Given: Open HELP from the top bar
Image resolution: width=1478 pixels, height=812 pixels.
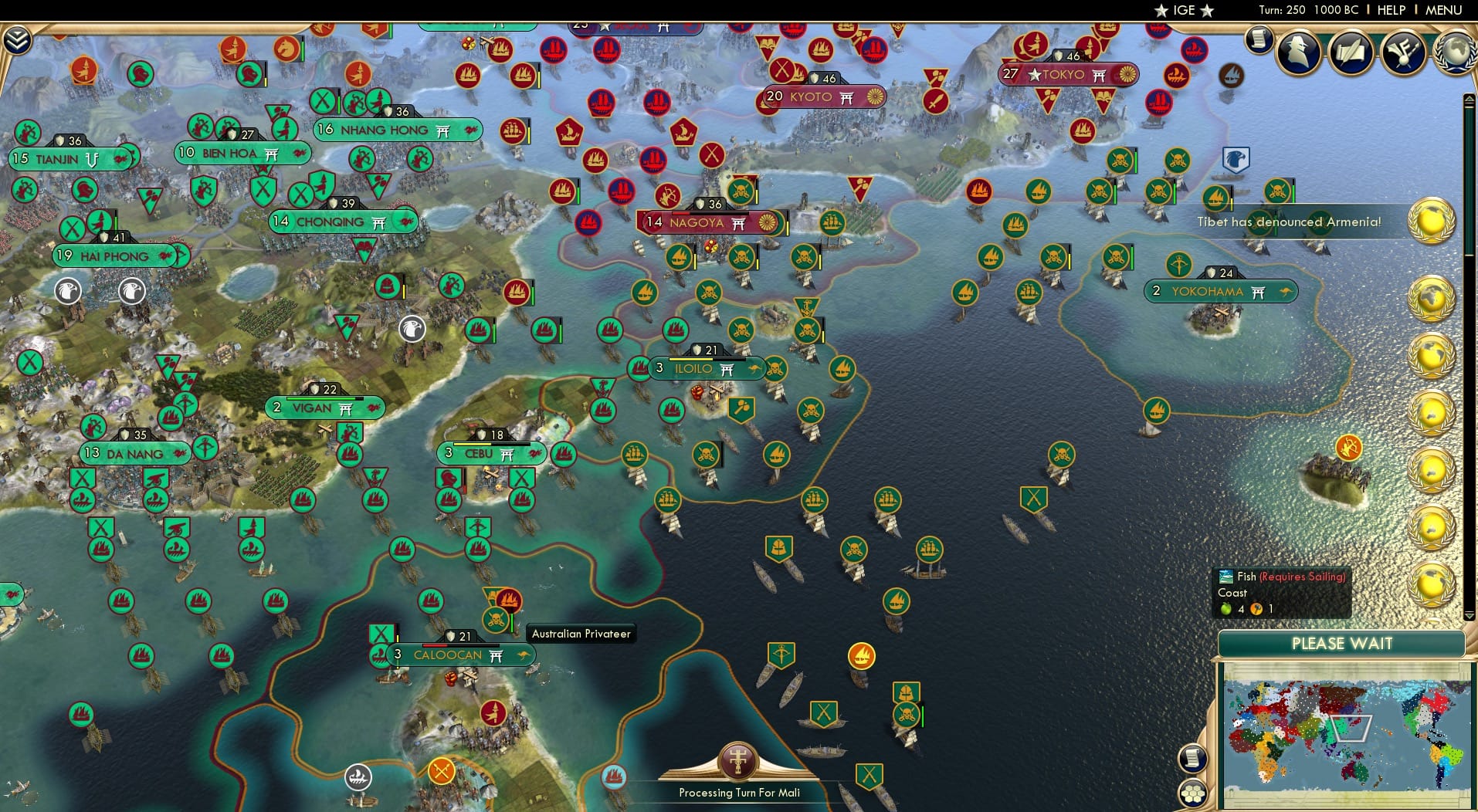Looking at the screenshot, I should [x=1391, y=10].
